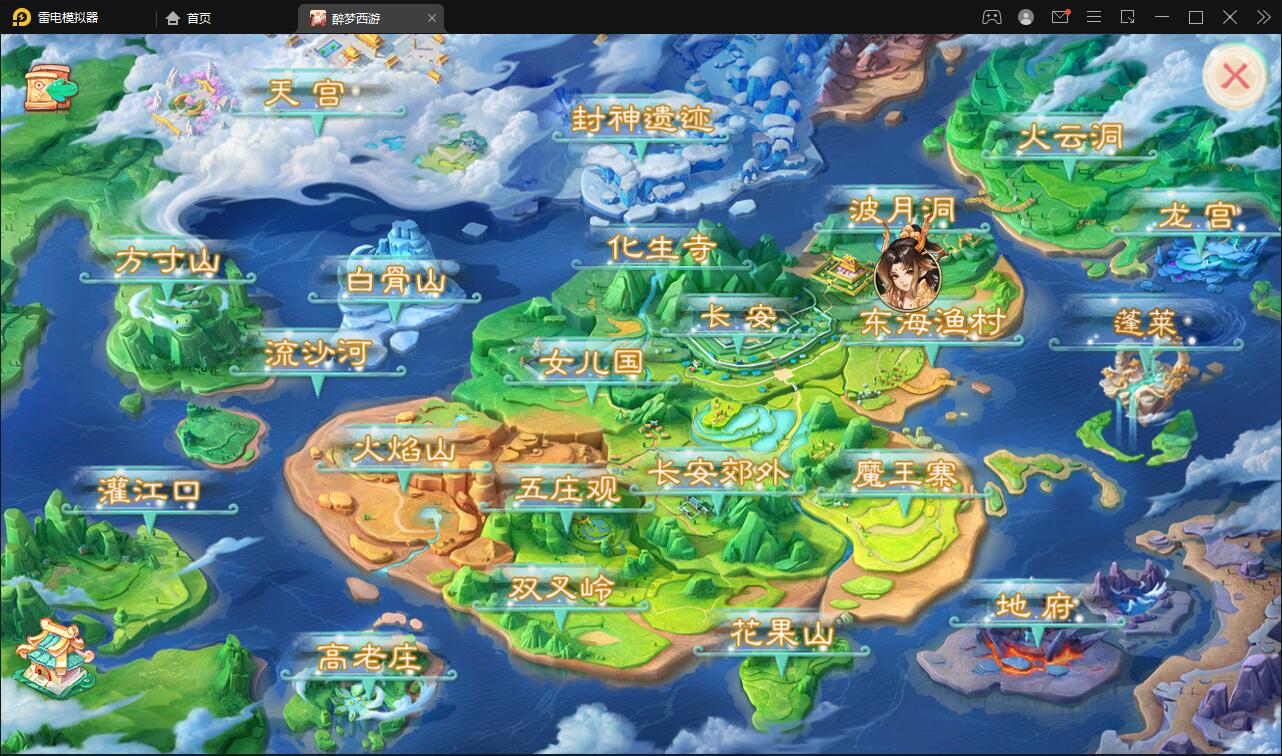Click the scroll with green arrow icon
1282x756 pixels.
coord(52,89)
